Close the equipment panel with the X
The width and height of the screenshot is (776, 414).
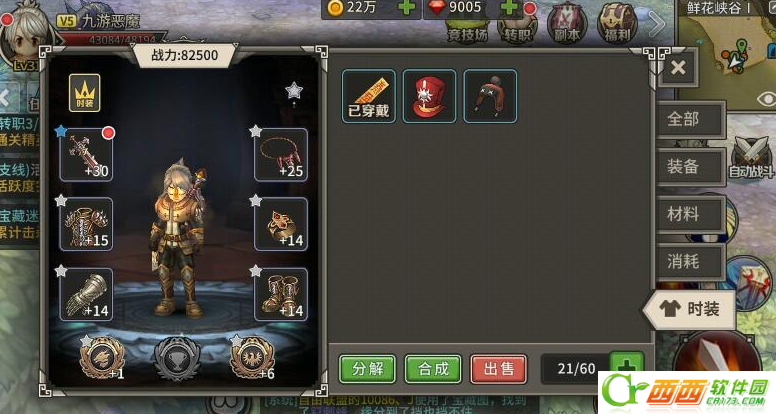pyautogui.click(x=678, y=68)
